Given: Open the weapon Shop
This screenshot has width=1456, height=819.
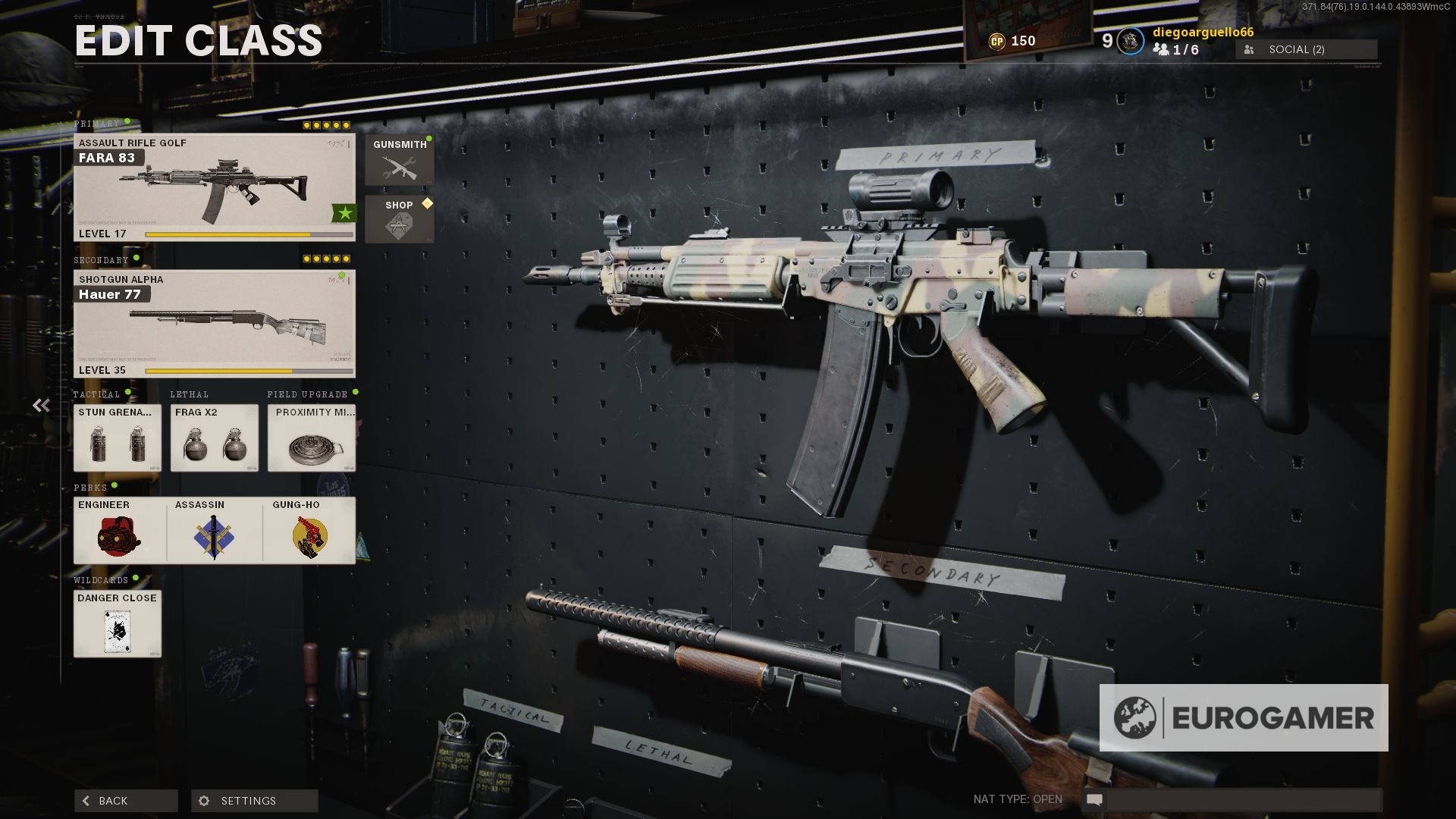Looking at the screenshot, I should pos(400,219).
